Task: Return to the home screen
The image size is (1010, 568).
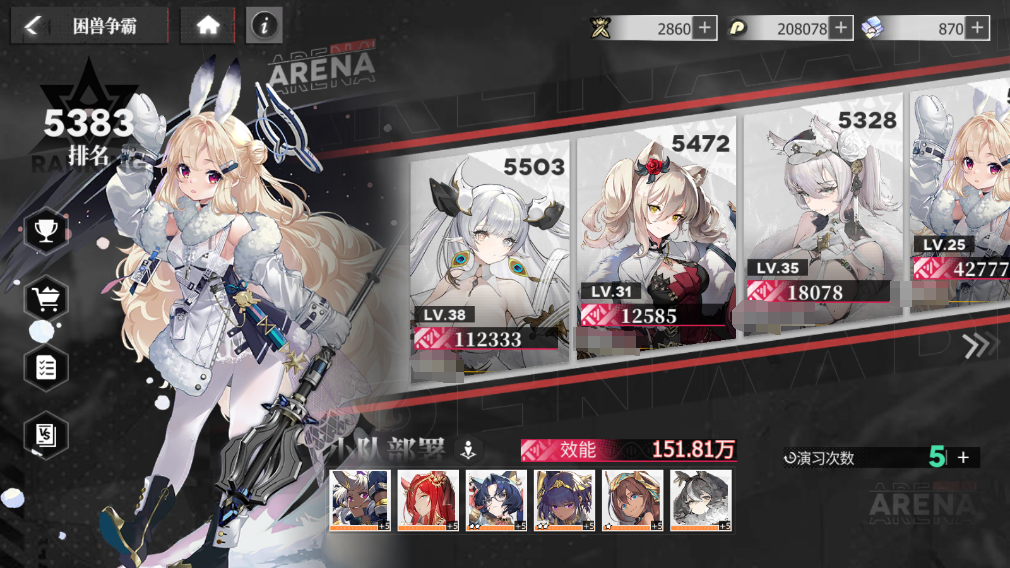Action: [207, 26]
